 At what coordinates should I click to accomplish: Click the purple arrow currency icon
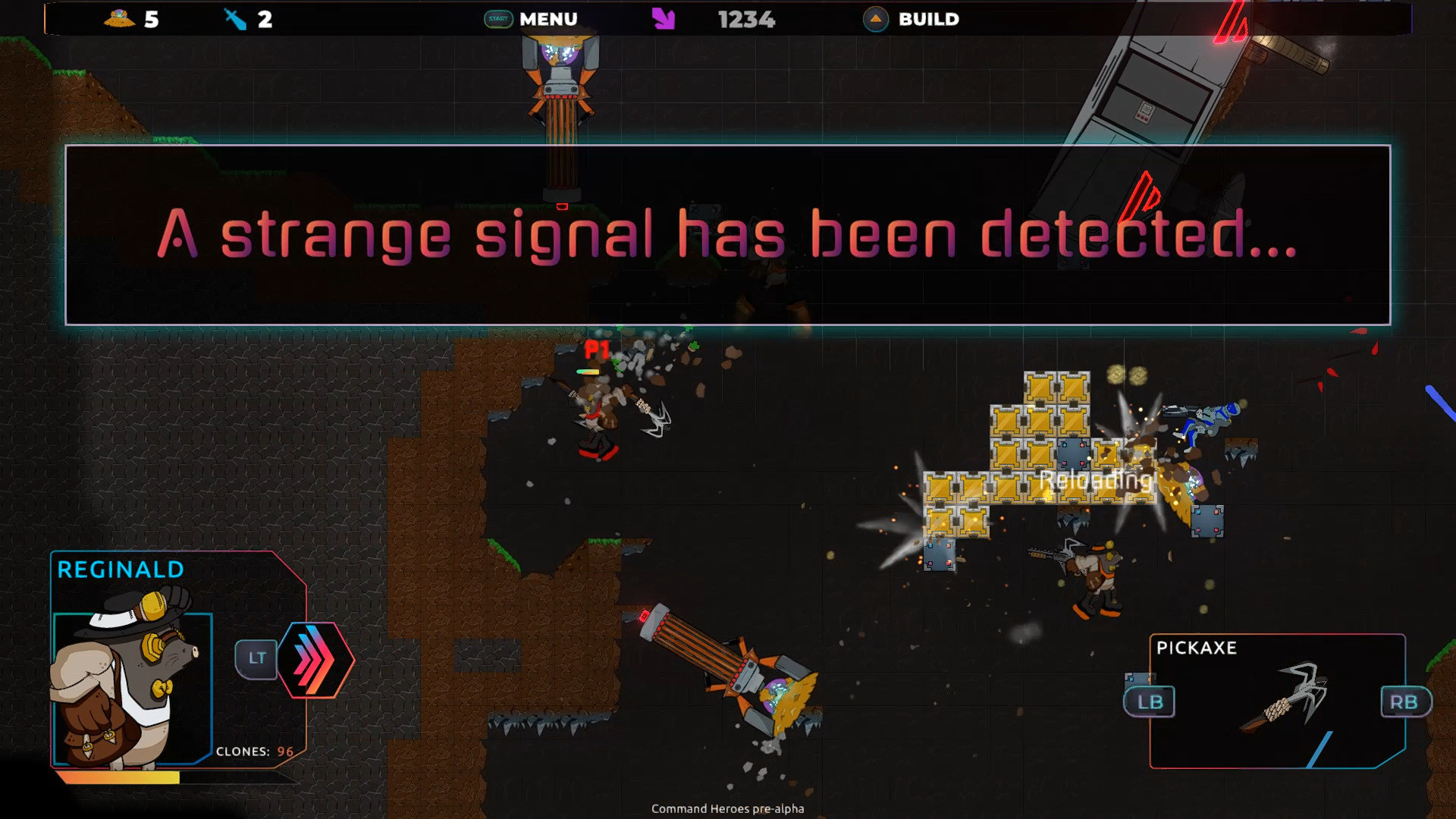664,19
